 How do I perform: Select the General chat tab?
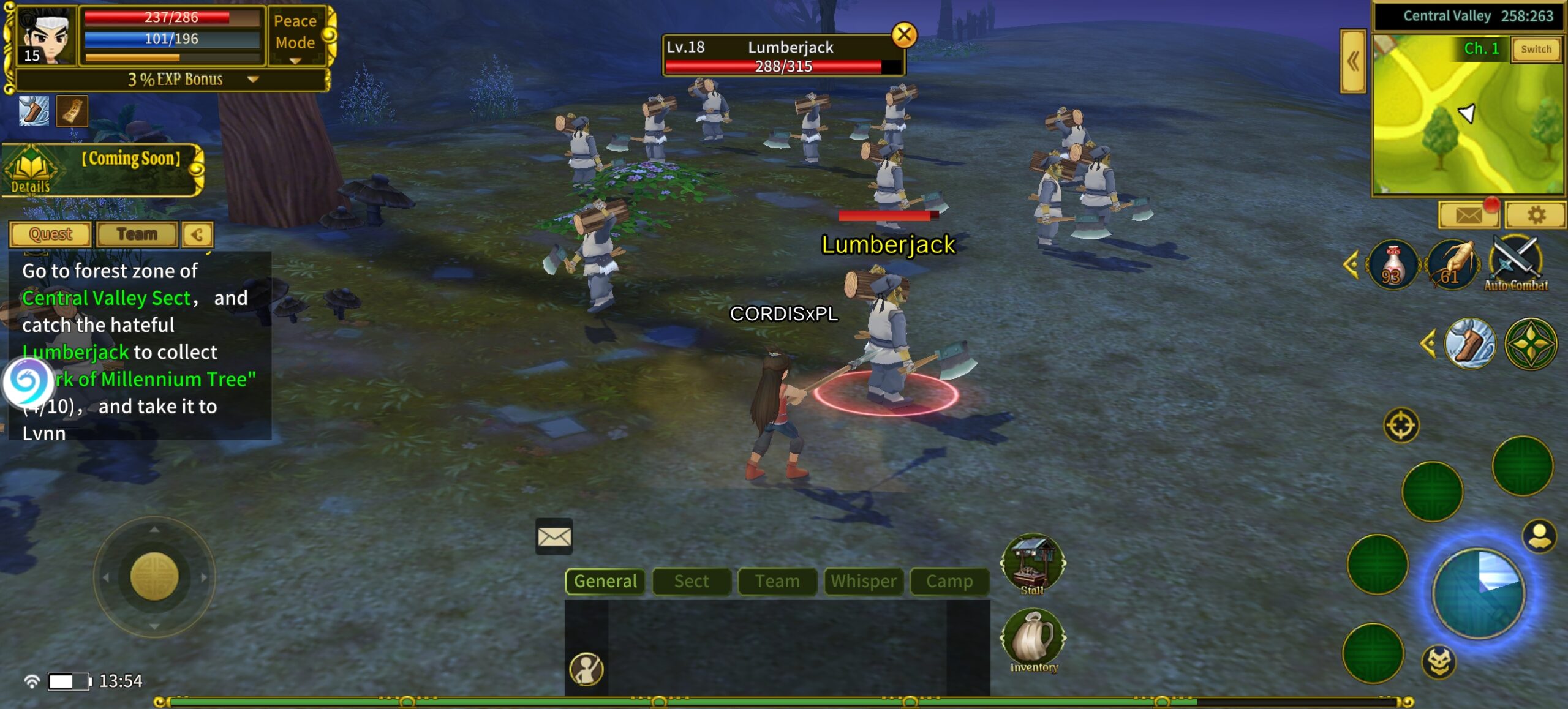(x=605, y=581)
